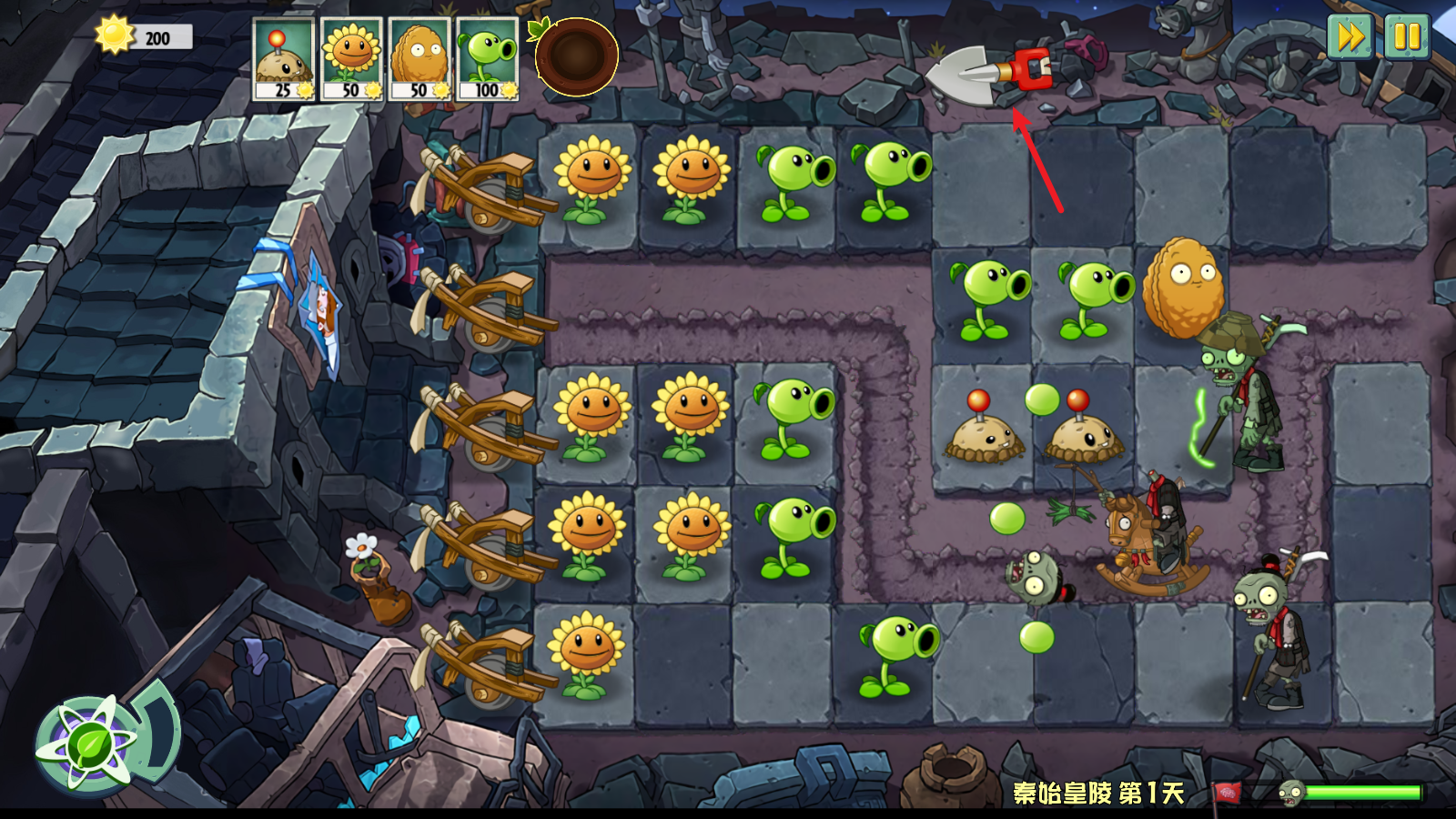Select the Peashooter seed packet
The width and height of the screenshot is (1456, 819).
[488, 59]
